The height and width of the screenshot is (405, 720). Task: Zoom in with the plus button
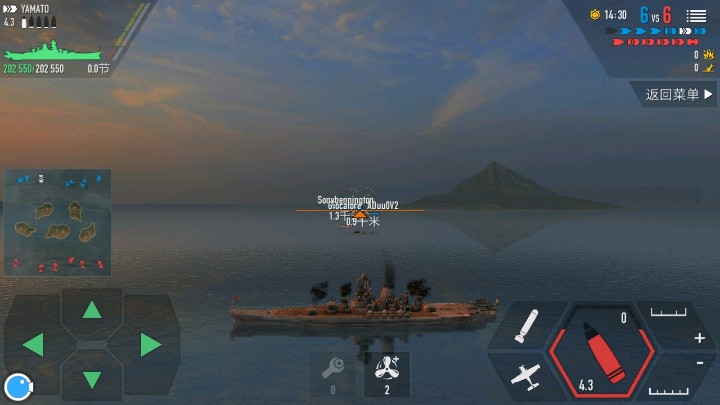click(699, 338)
